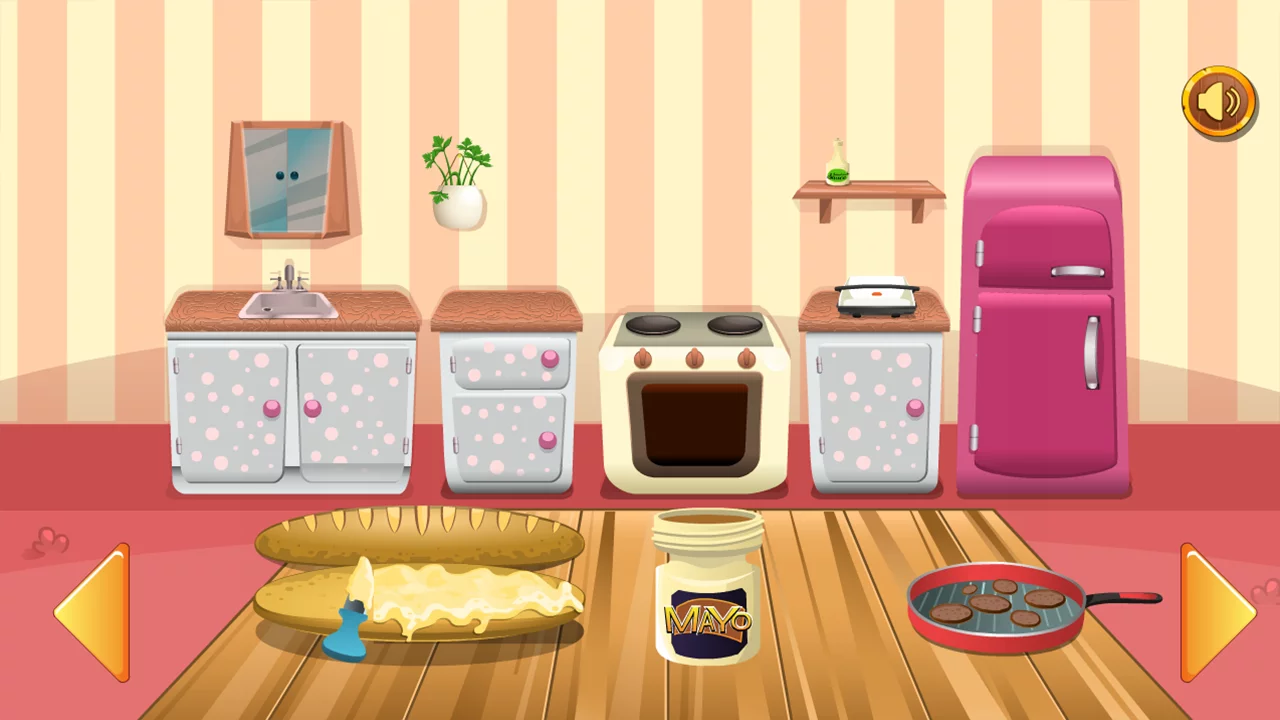The height and width of the screenshot is (720, 1280).
Task: Advance with the right yellow arrow
Action: (1216, 612)
